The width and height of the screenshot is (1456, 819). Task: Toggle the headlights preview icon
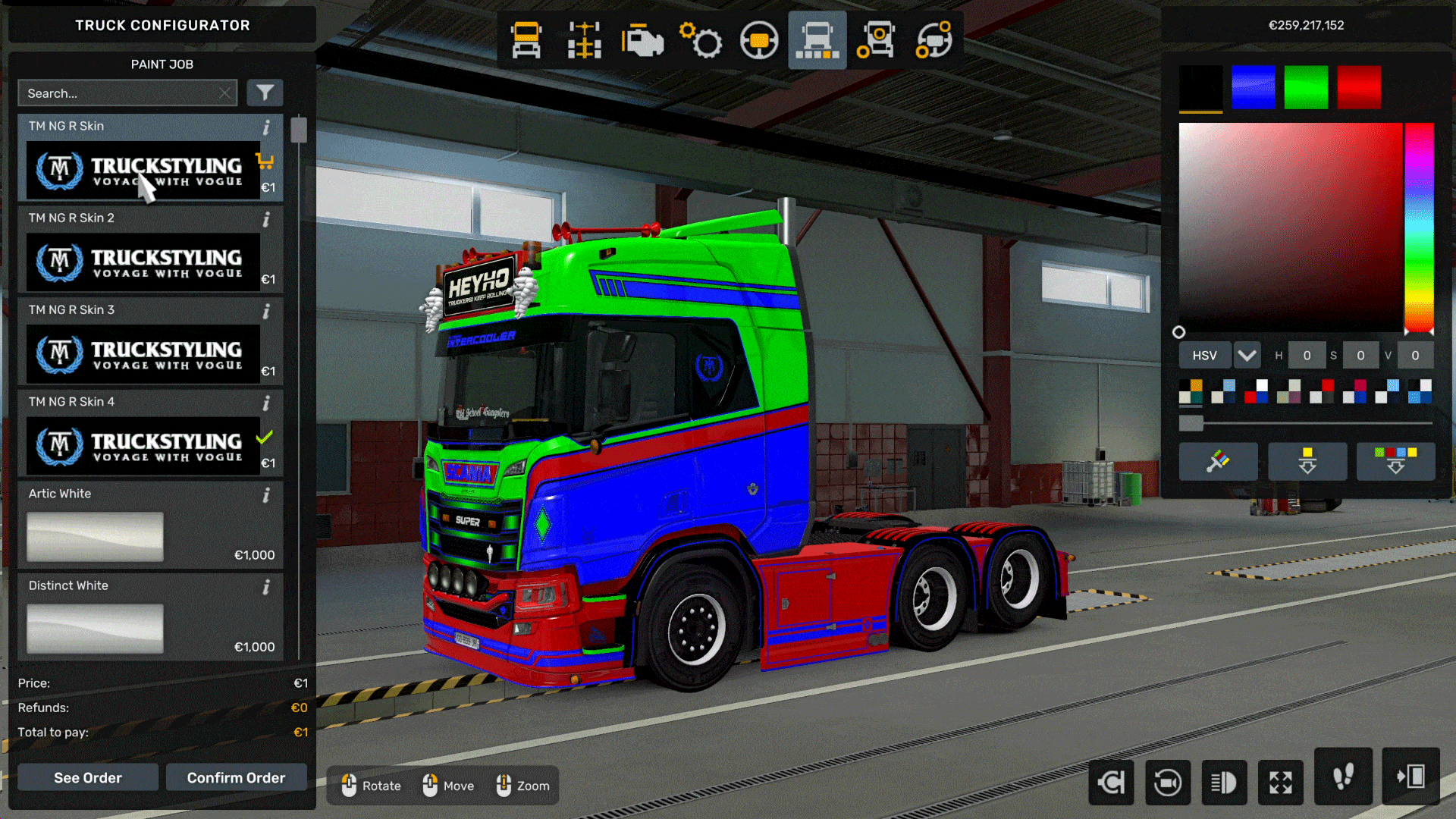click(1225, 783)
